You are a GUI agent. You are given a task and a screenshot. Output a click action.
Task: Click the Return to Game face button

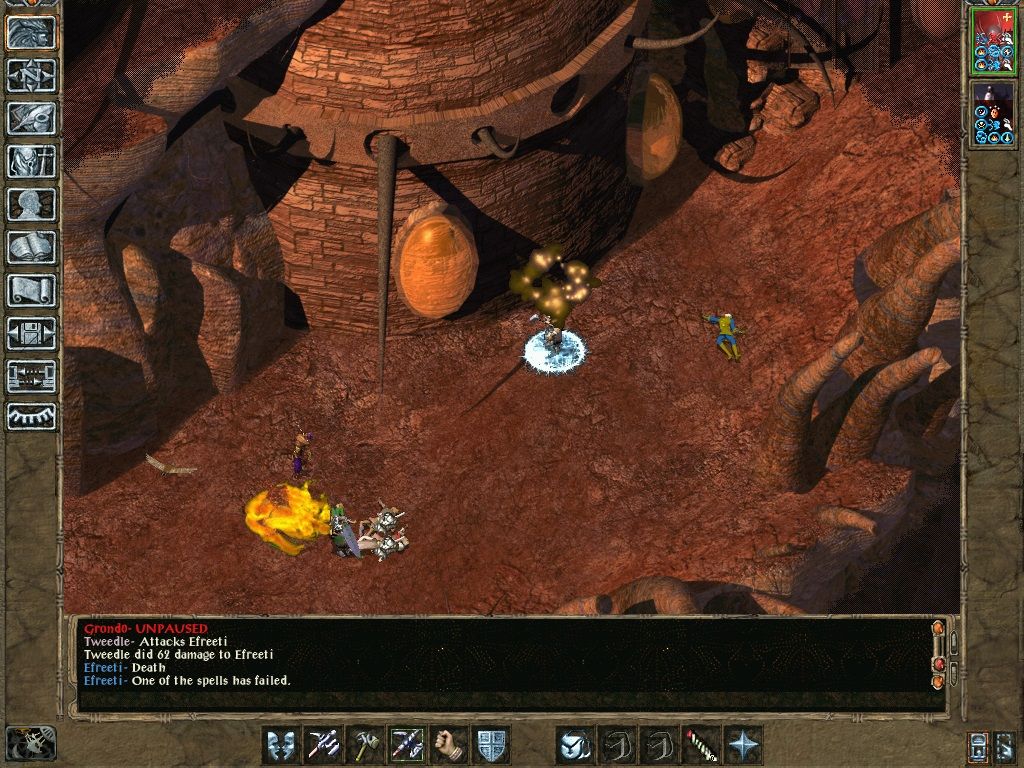[x=32, y=33]
